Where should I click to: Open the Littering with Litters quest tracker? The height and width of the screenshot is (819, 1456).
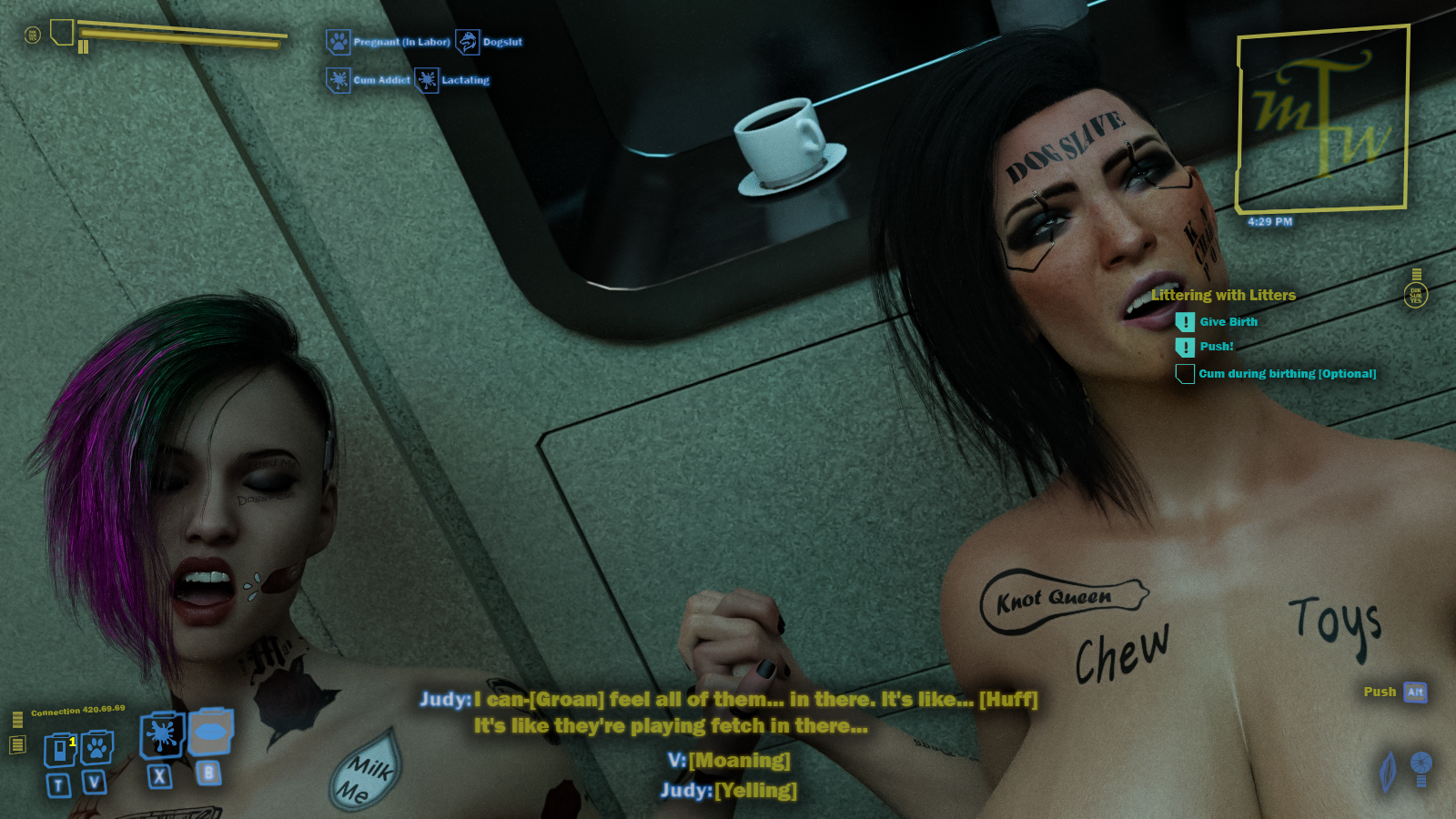(x=1223, y=295)
